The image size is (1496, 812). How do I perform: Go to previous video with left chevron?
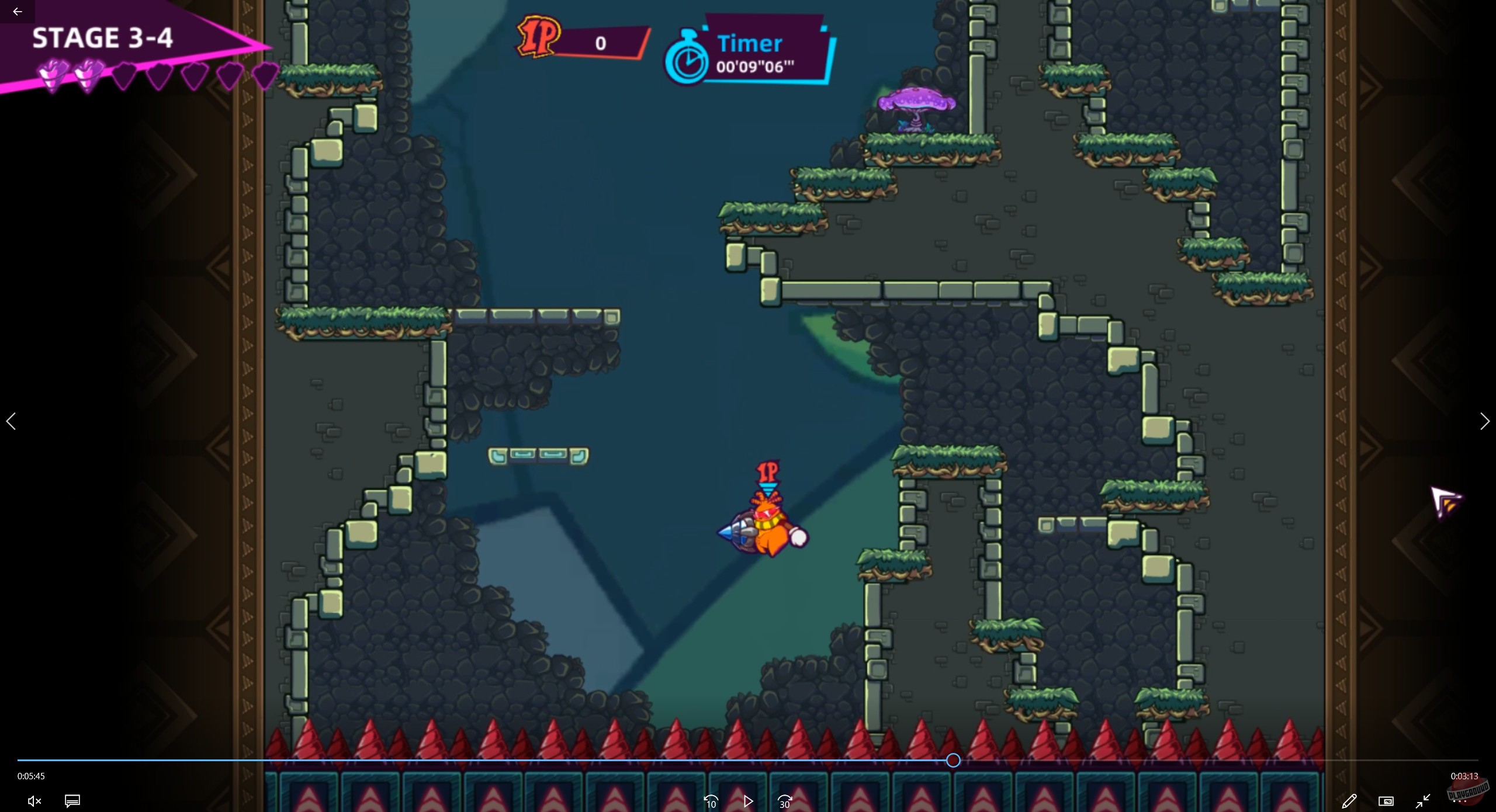(12, 421)
